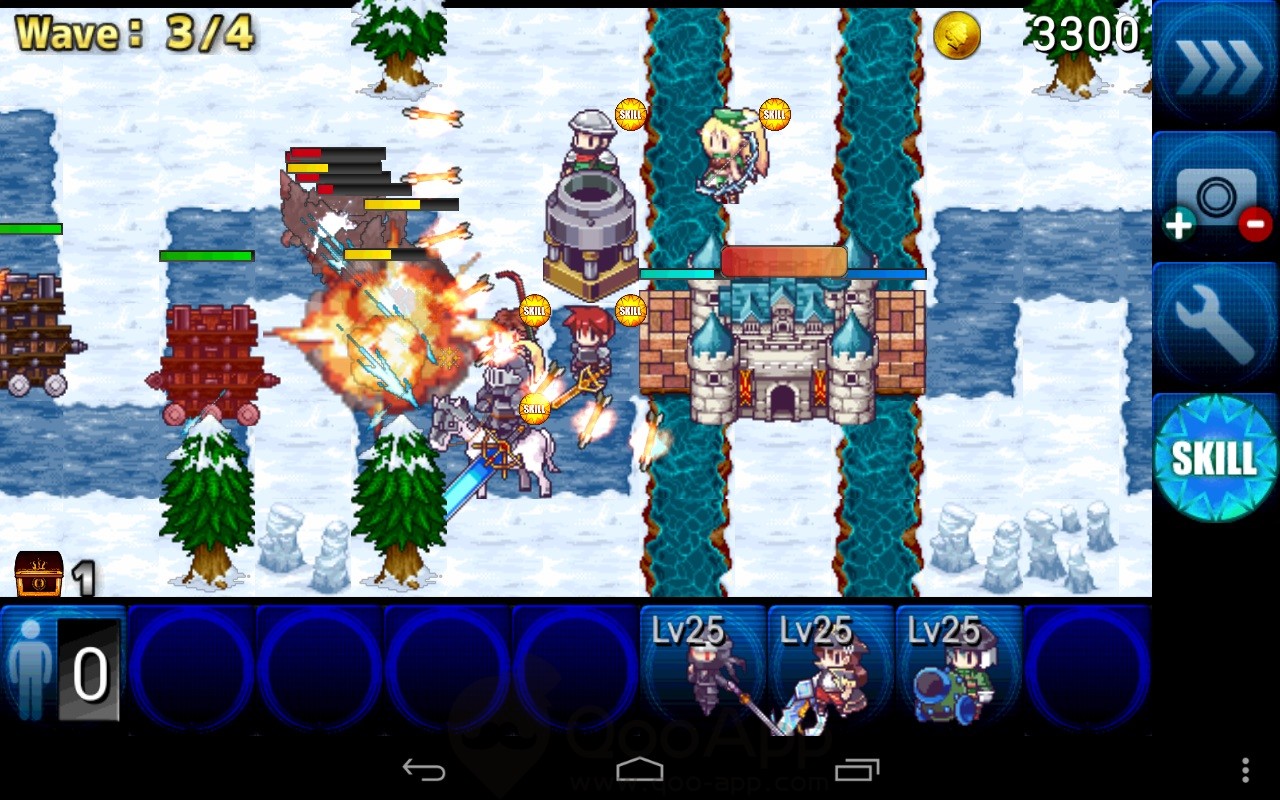Activate the round blue SKILL button

pos(1214,458)
